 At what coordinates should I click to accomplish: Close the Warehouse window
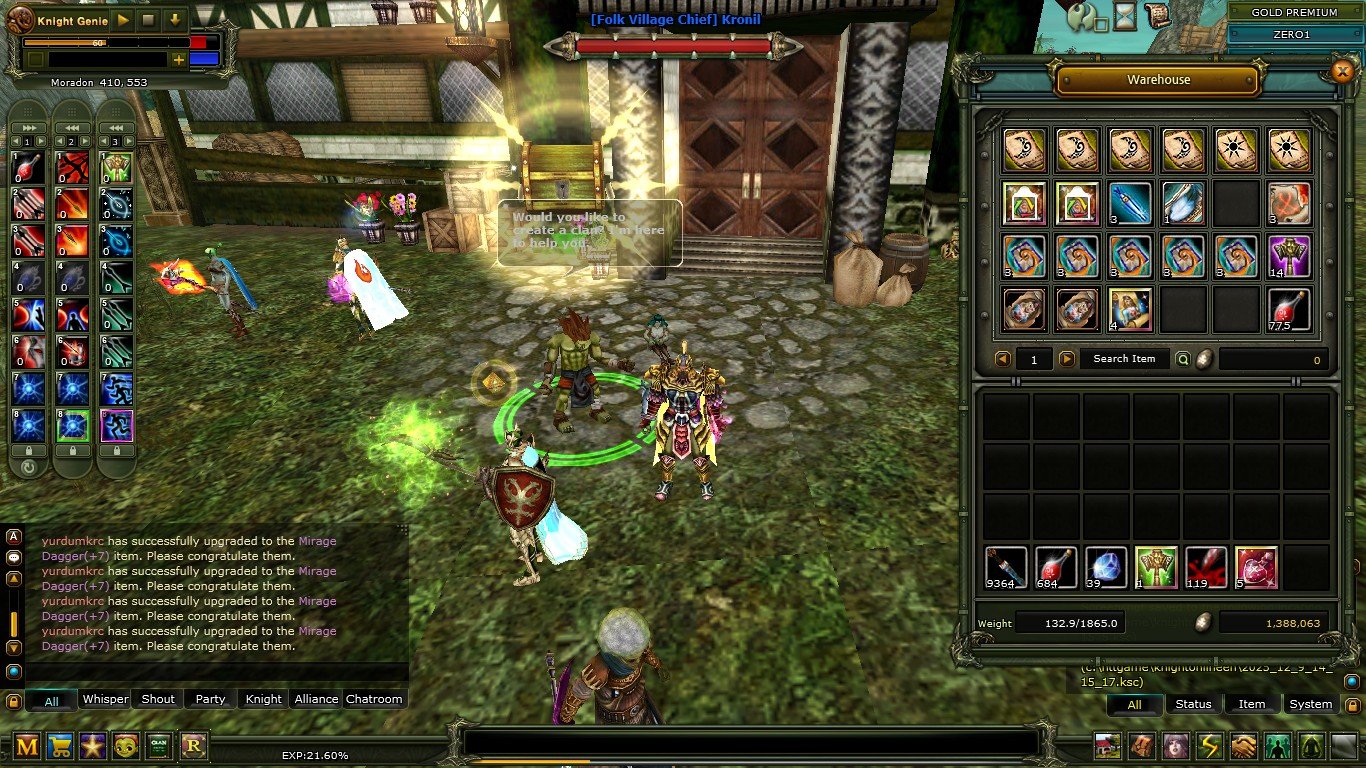(x=1342, y=70)
